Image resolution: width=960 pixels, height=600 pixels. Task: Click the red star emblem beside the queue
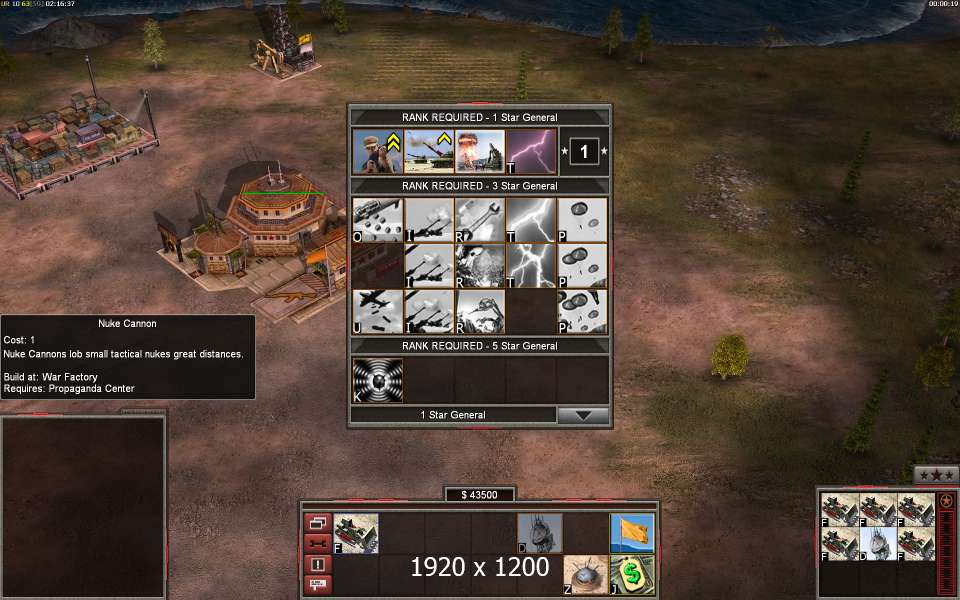click(946, 501)
